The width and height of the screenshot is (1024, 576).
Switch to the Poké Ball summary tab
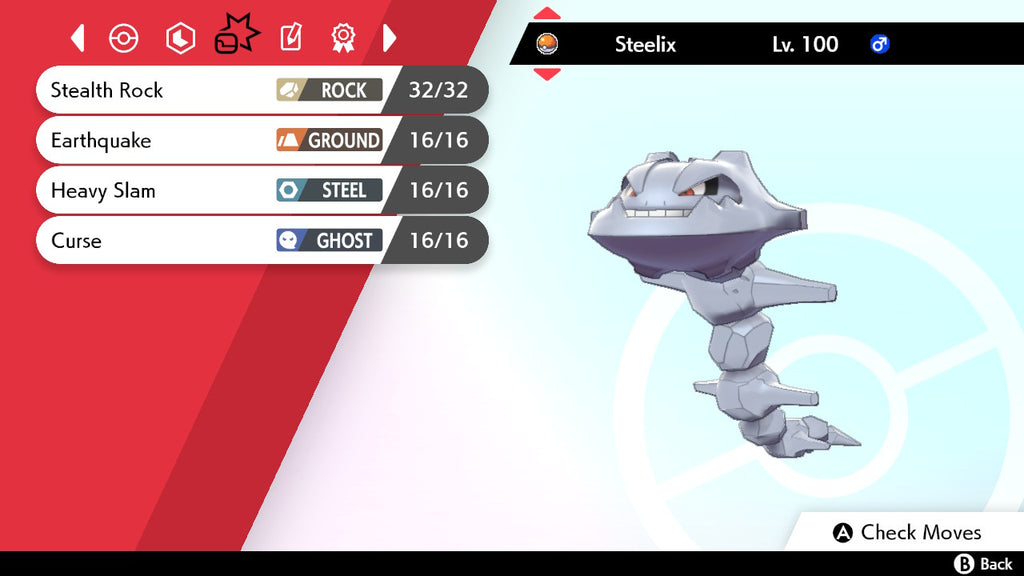tap(123, 39)
